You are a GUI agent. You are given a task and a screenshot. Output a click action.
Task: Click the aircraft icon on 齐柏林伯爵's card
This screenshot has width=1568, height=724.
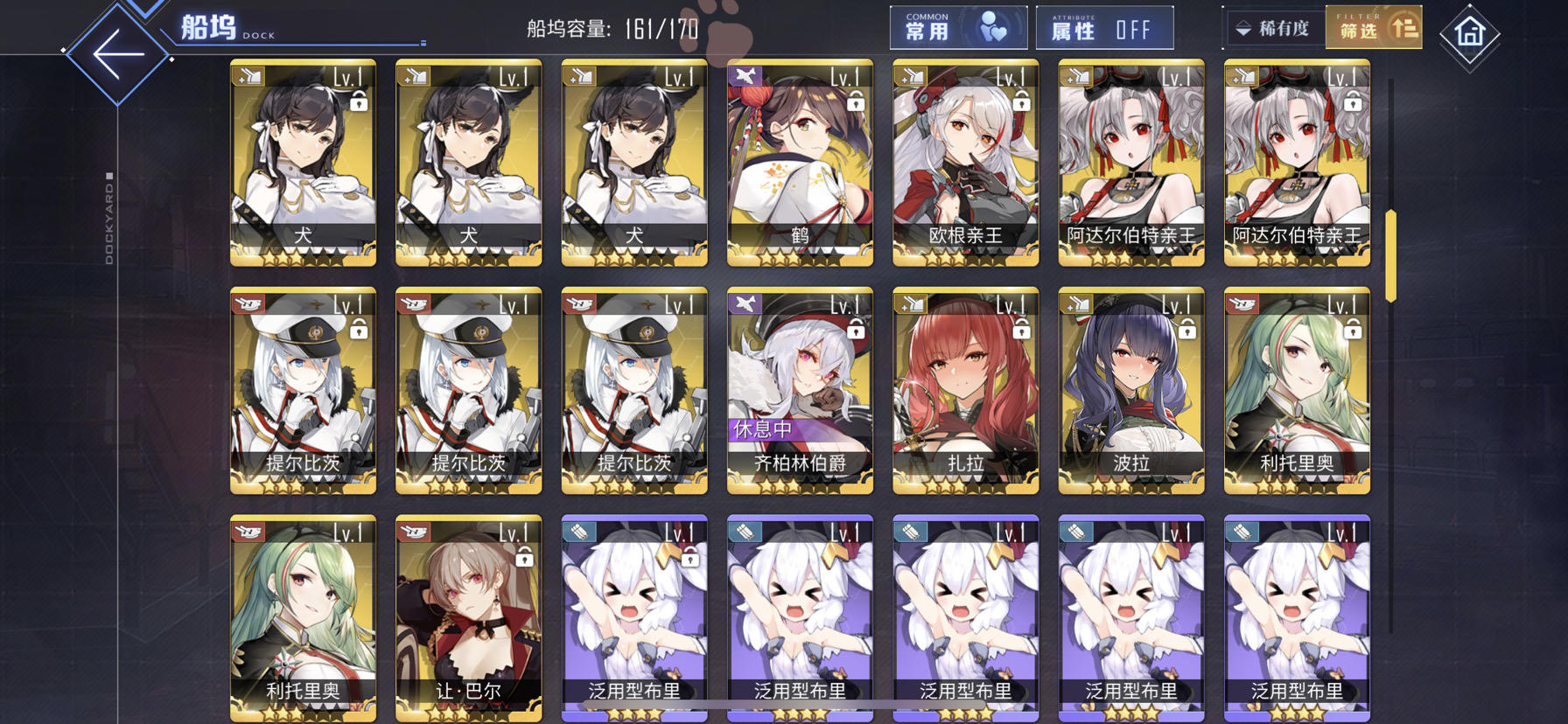[745, 303]
